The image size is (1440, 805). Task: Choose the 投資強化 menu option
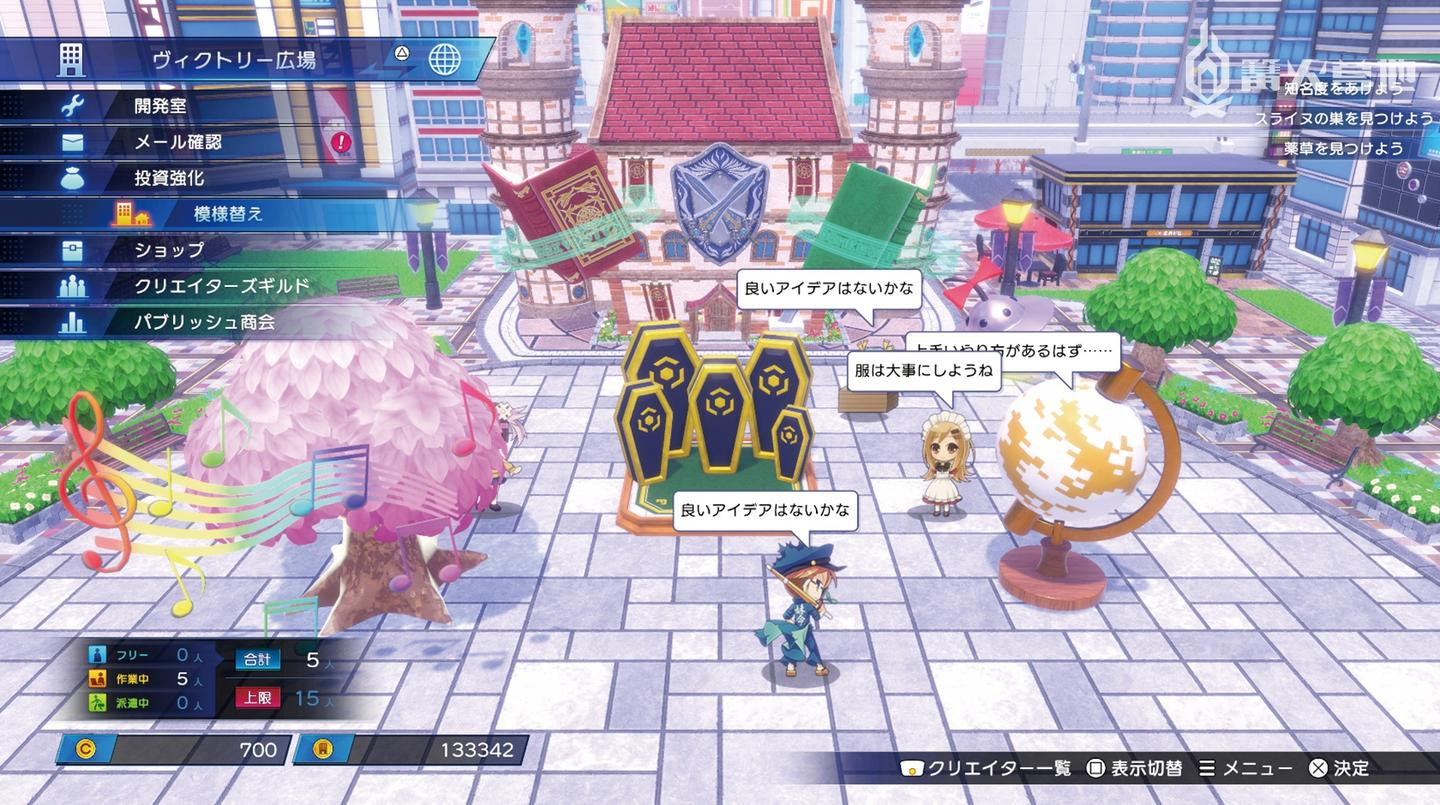[169, 177]
